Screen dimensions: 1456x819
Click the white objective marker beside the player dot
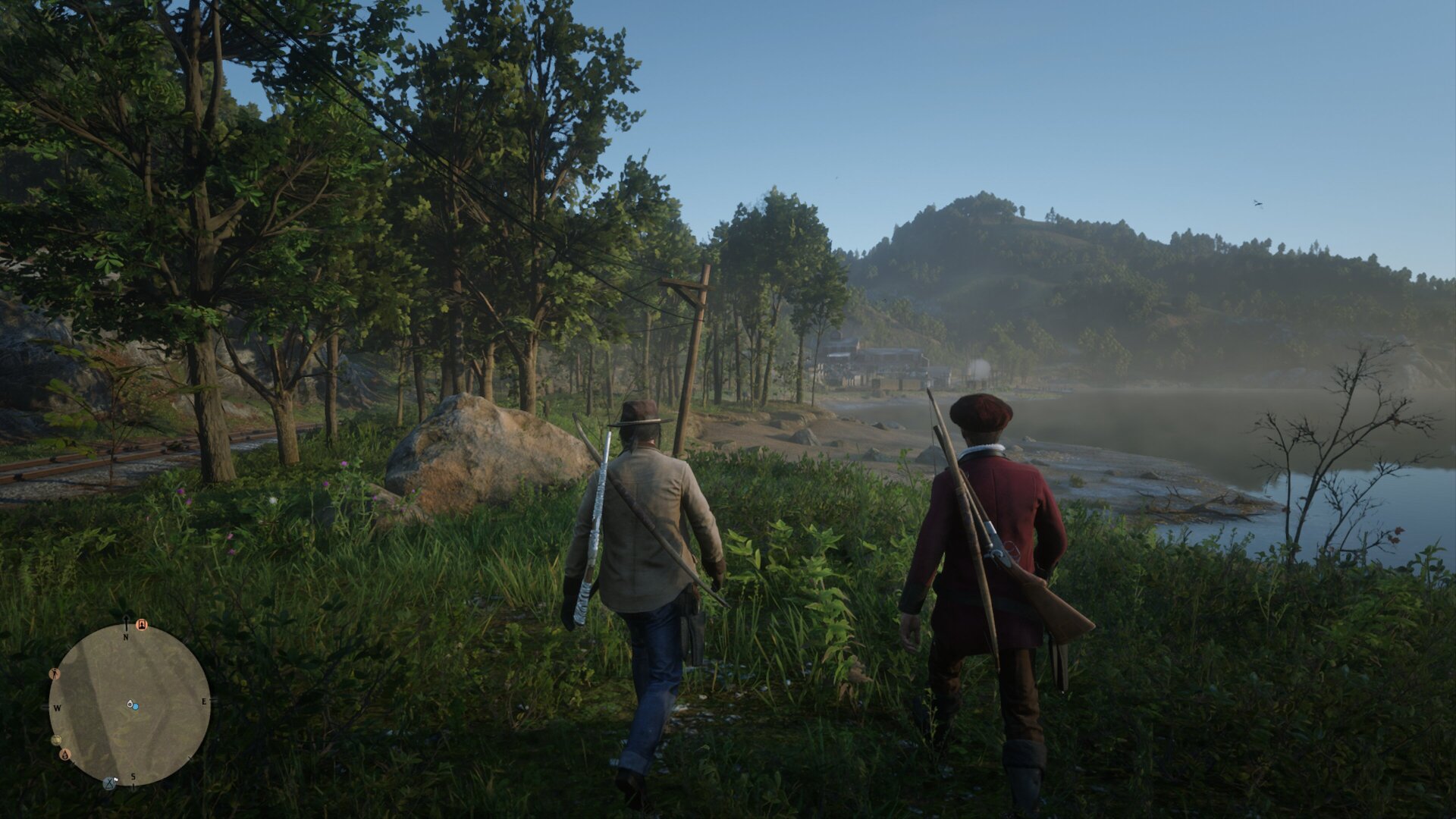click(130, 704)
